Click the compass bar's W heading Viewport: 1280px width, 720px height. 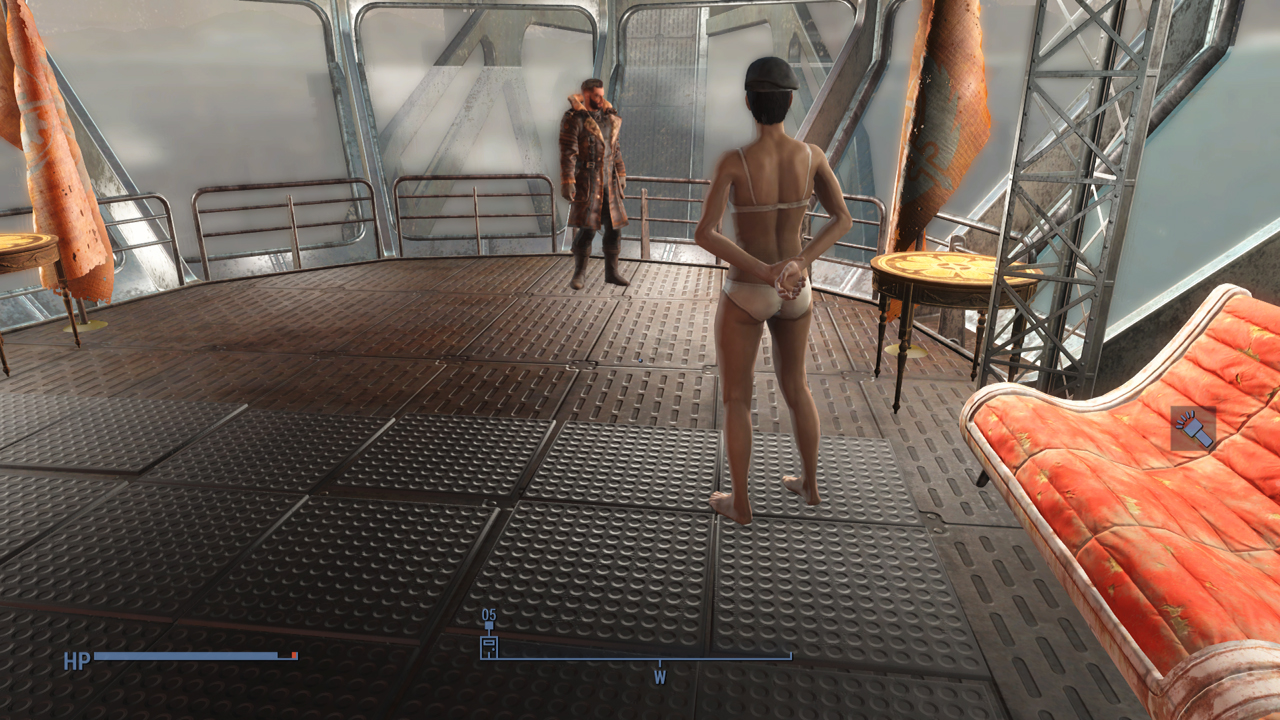659,677
